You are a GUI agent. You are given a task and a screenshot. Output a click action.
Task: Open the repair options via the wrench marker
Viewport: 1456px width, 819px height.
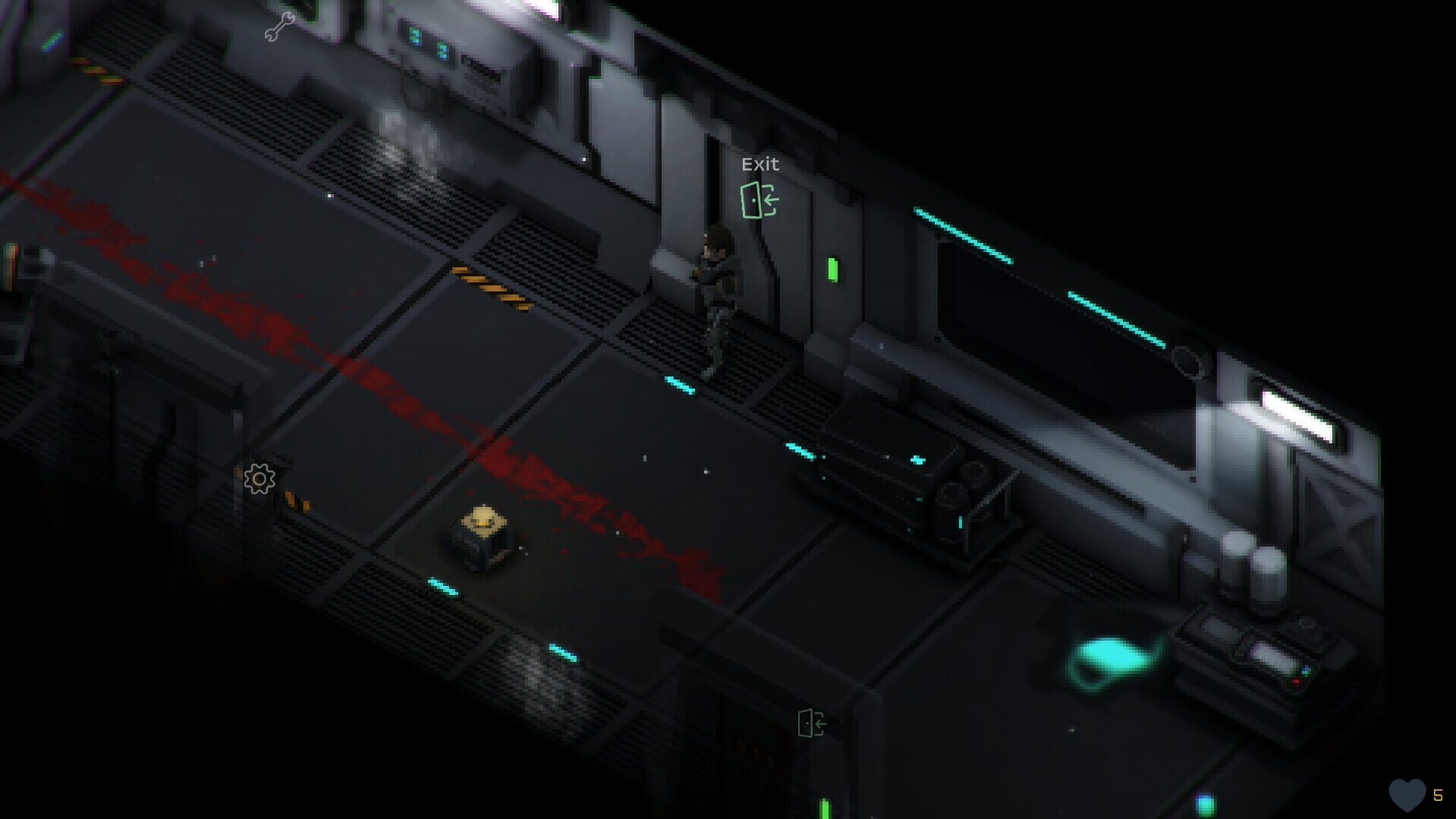[278, 28]
